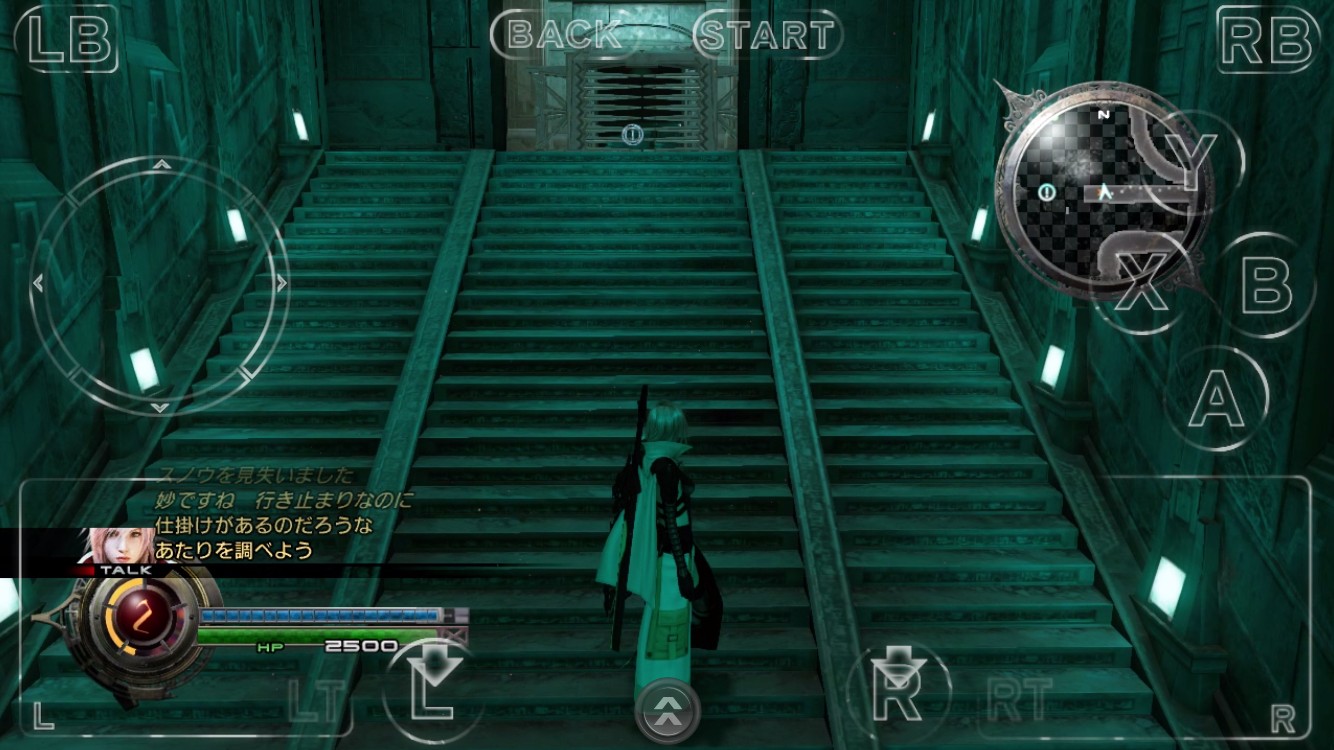Click the virtual d-pad's down arrow

click(x=160, y=407)
